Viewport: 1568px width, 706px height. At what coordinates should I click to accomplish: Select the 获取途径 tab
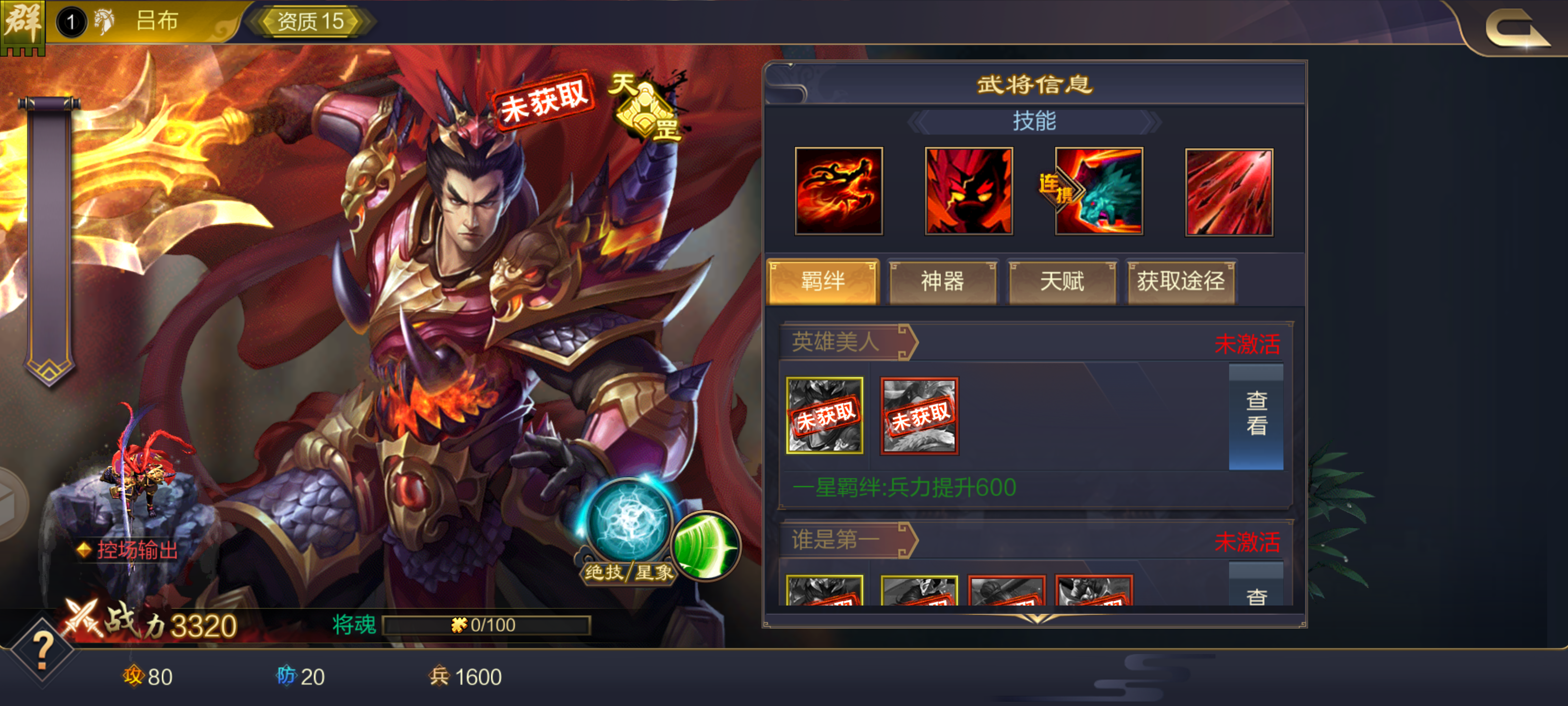click(x=1181, y=282)
